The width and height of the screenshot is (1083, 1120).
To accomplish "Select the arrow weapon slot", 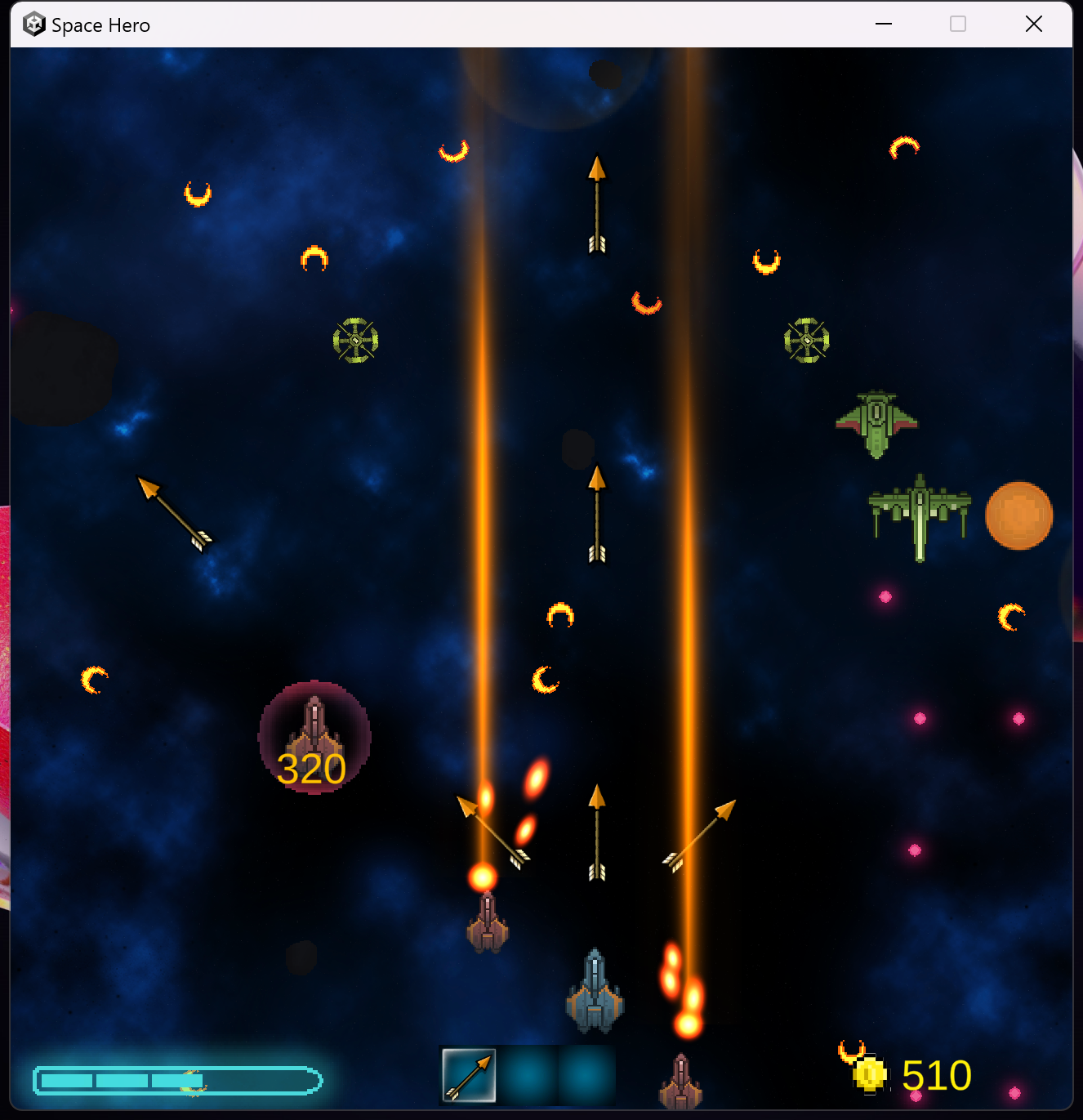I will (468, 1075).
